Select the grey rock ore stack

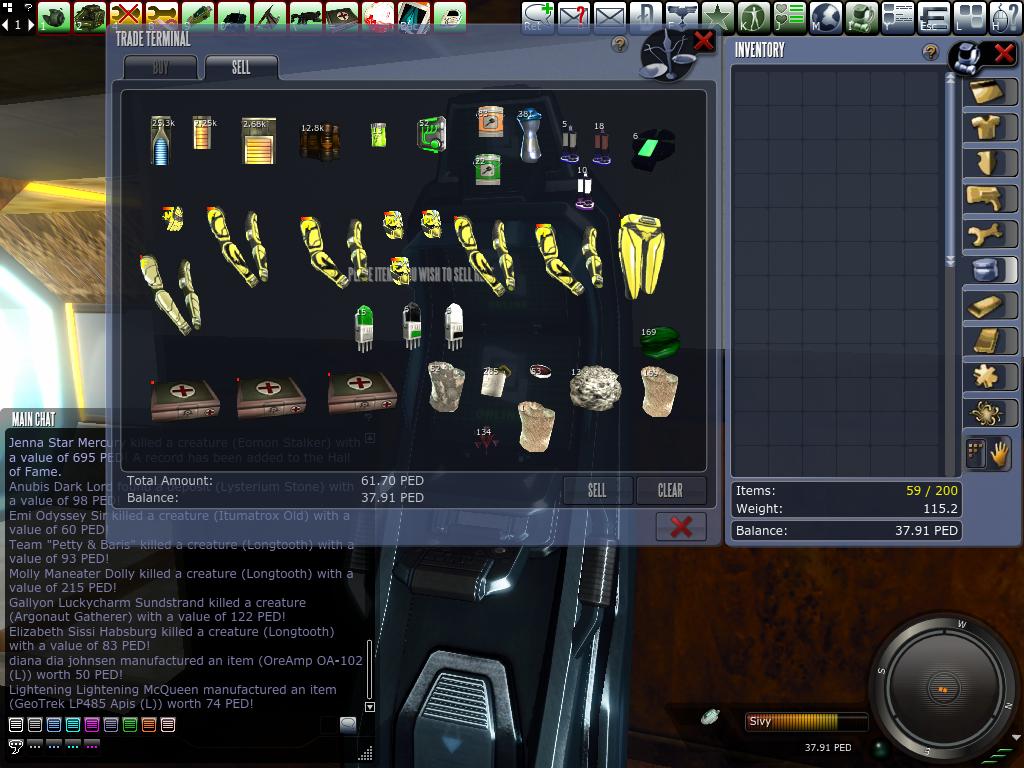coord(594,388)
